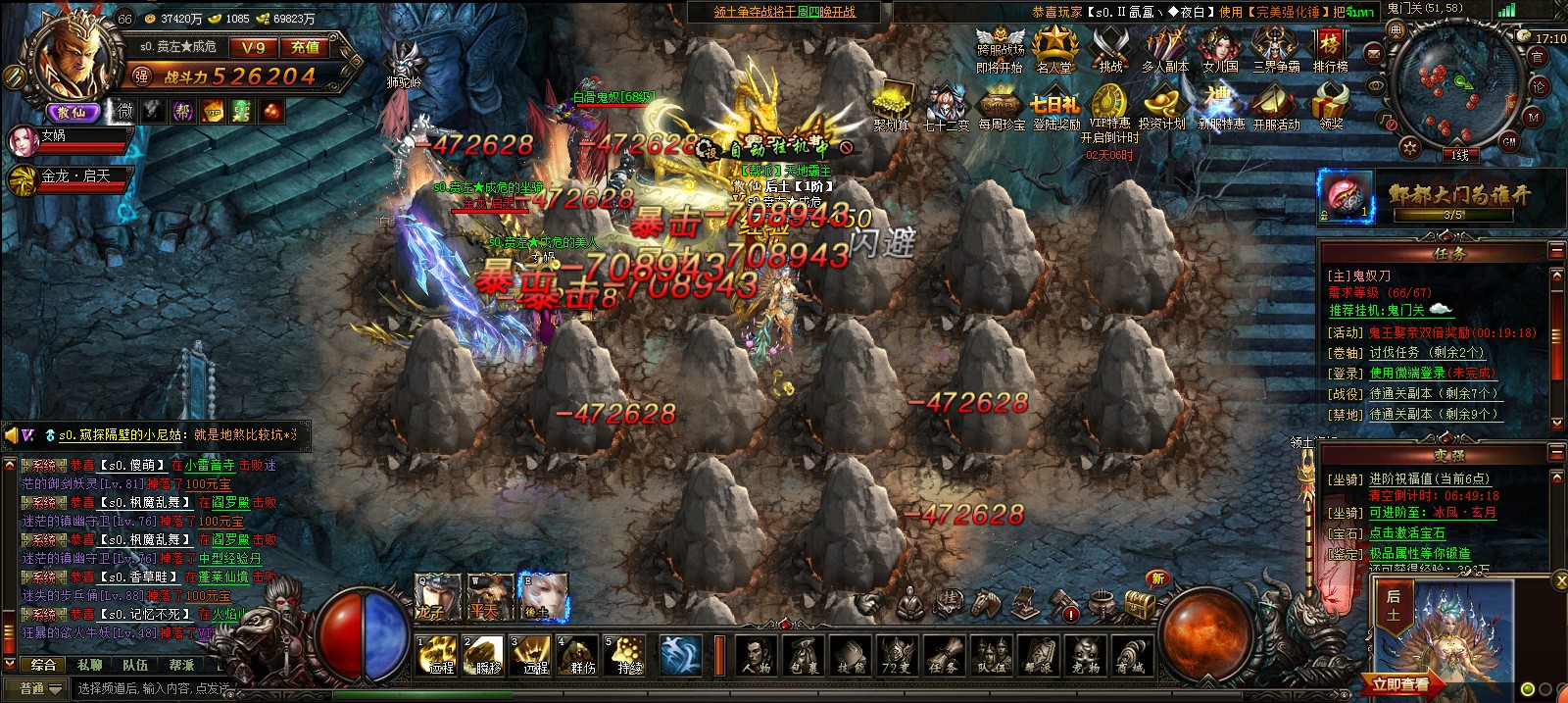Open the 包裹 inventory bag
Viewport: 1568px width, 703px height.
pos(804,655)
